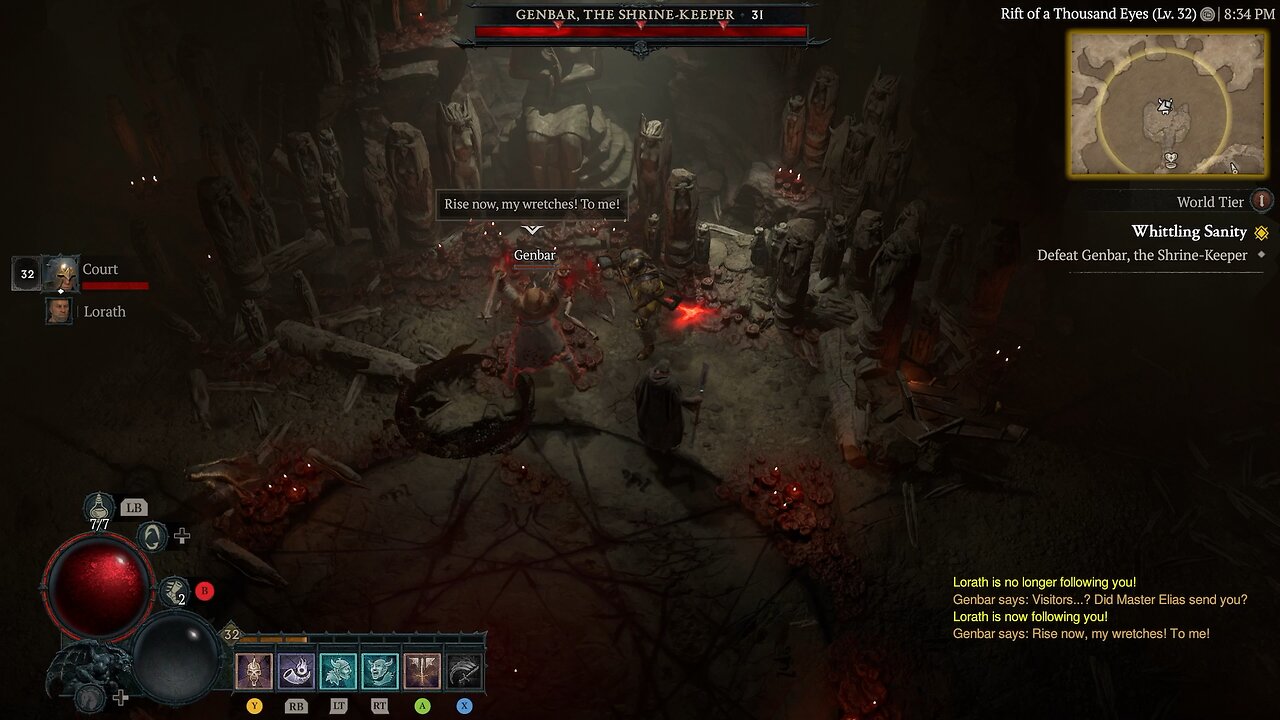The image size is (1280, 720).
Task: Use the healing potion flask
Action: (x=100, y=508)
